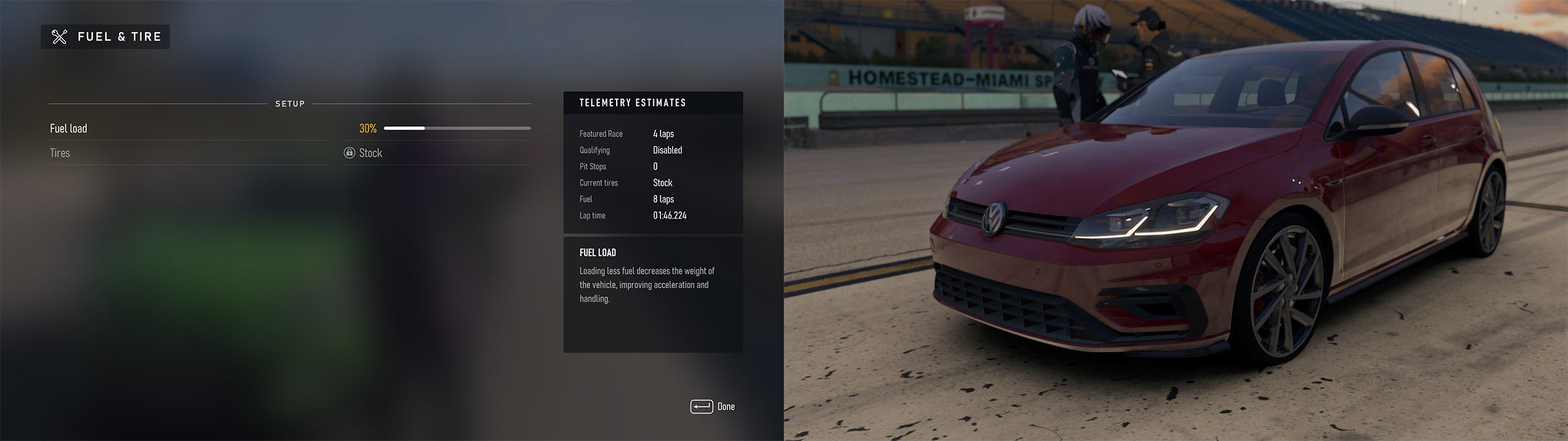Click the Done button
The height and width of the screenshot is (441, 1568).
[713, 406]
